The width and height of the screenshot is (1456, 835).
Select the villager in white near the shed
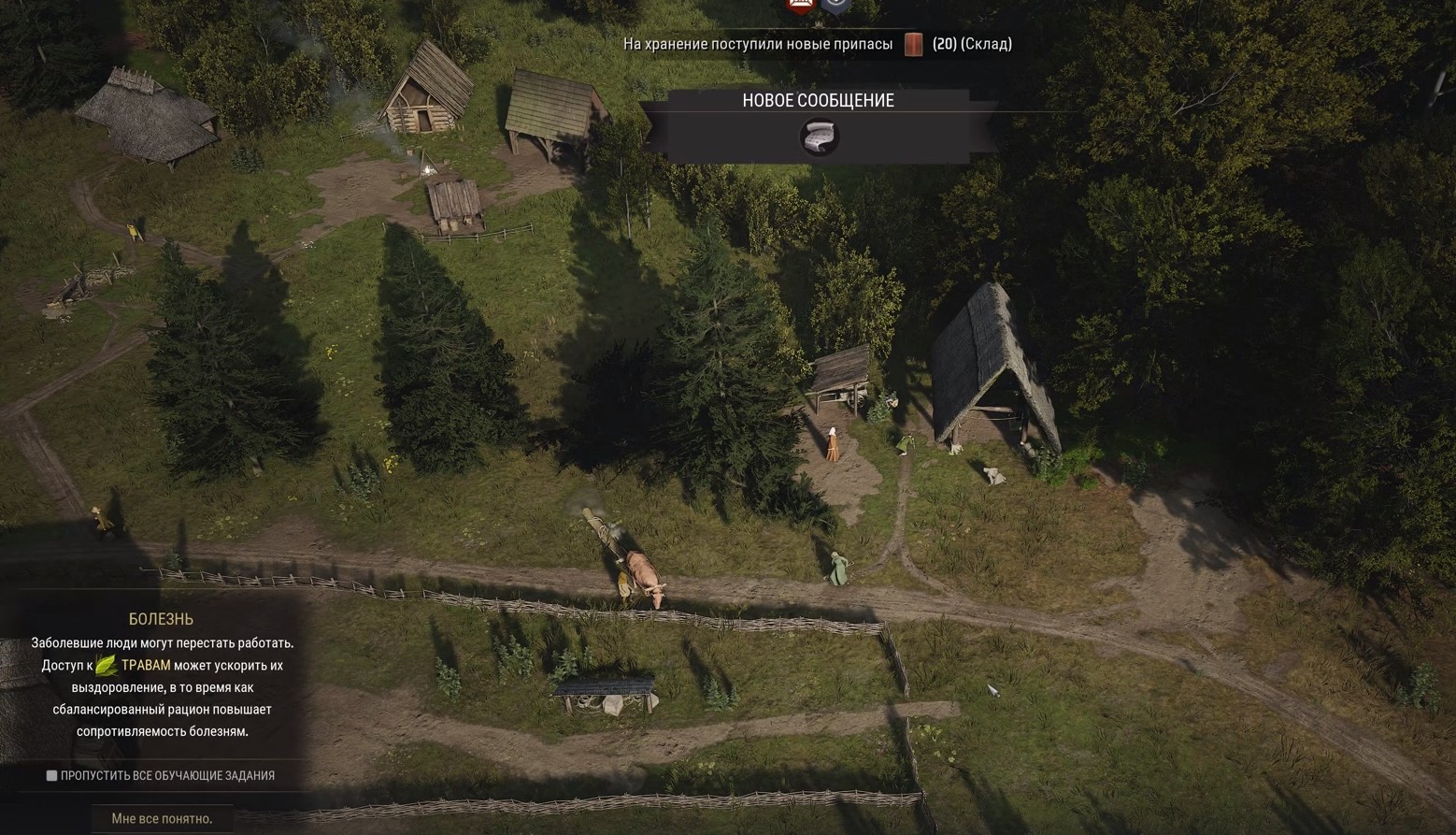[832, 439]
